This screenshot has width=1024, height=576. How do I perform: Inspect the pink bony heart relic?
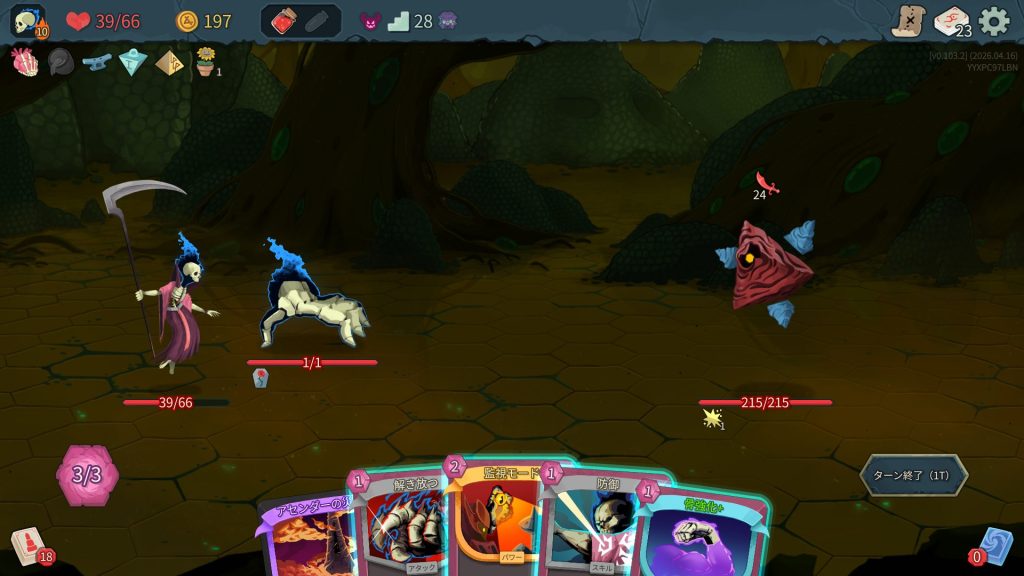(x=24, y=62)
